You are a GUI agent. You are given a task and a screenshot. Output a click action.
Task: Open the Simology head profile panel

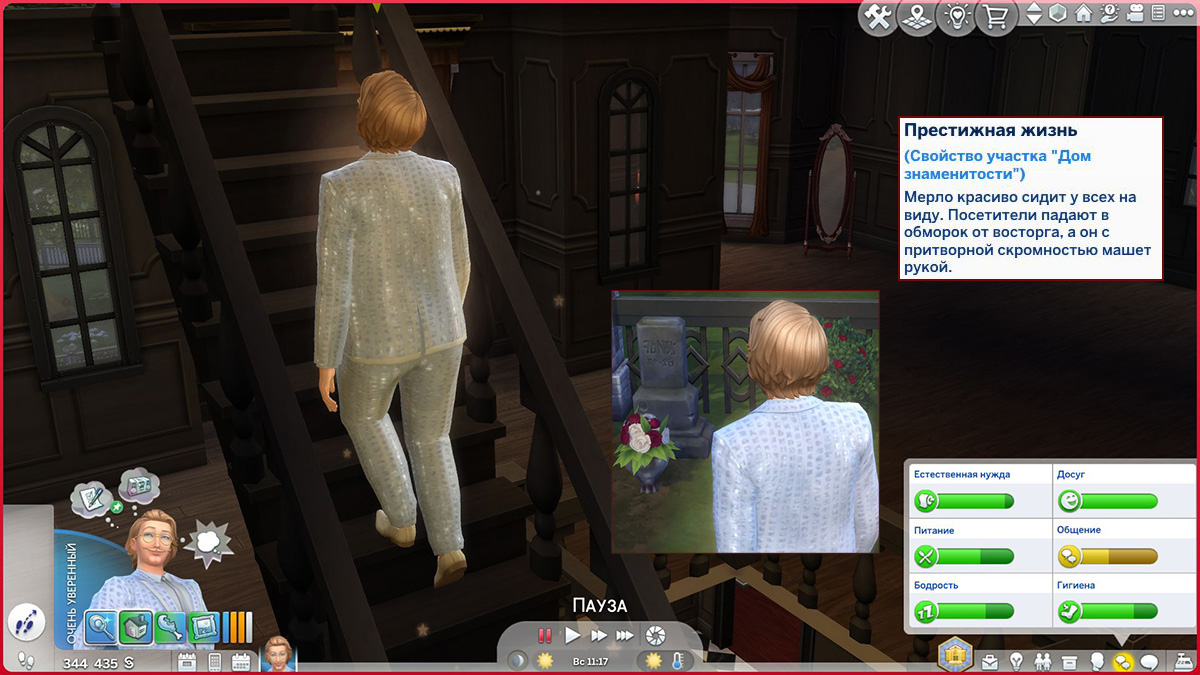[x=1096, y=661]
